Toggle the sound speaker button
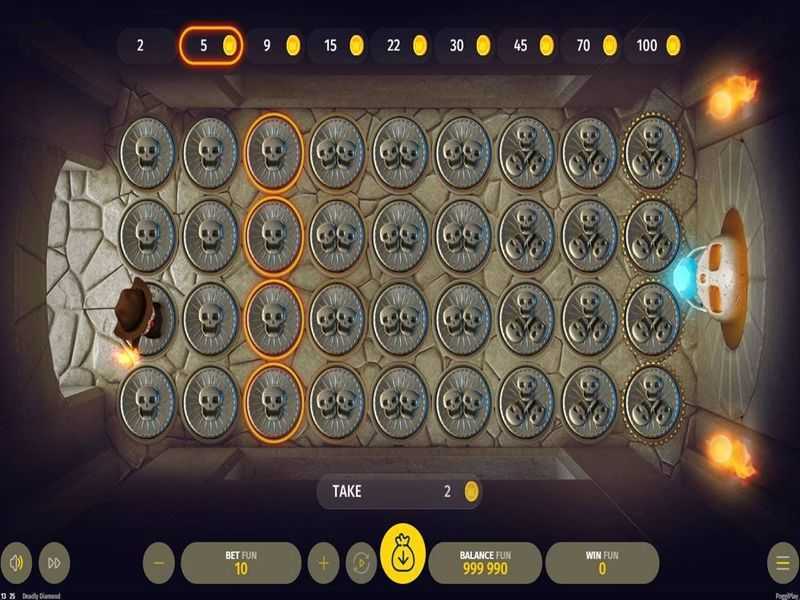The image size is (800, 600). click(16, 563)
